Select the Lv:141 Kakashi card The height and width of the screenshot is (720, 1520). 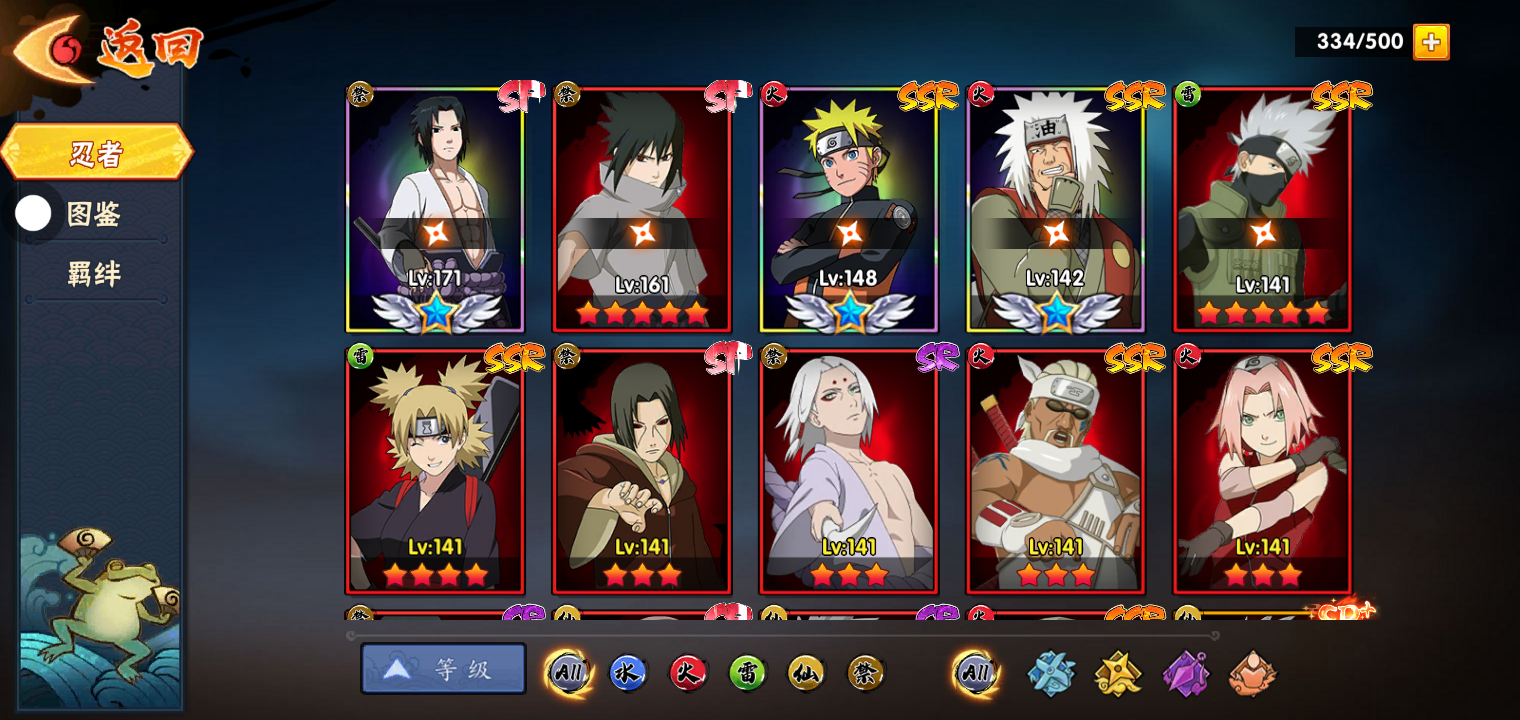(x=1262, y=210)
